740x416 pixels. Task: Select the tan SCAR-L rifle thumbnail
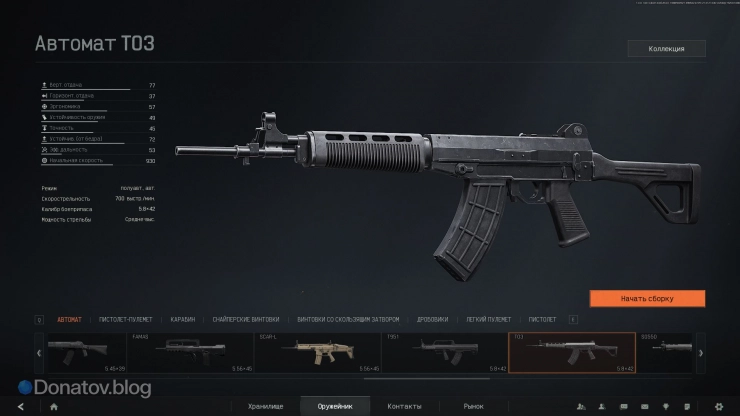pos(318,352)
